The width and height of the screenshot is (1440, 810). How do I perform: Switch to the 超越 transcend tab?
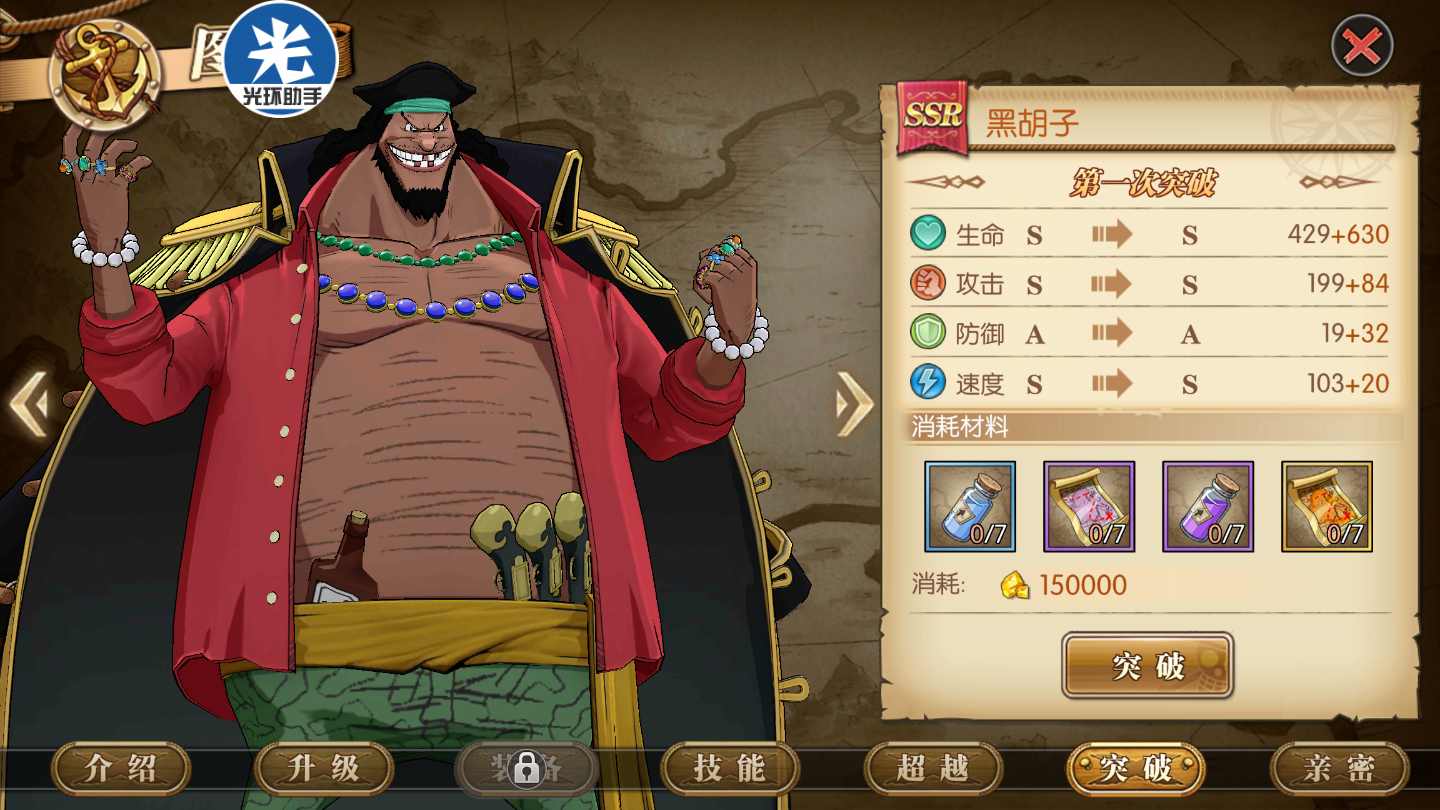point(933,768)
